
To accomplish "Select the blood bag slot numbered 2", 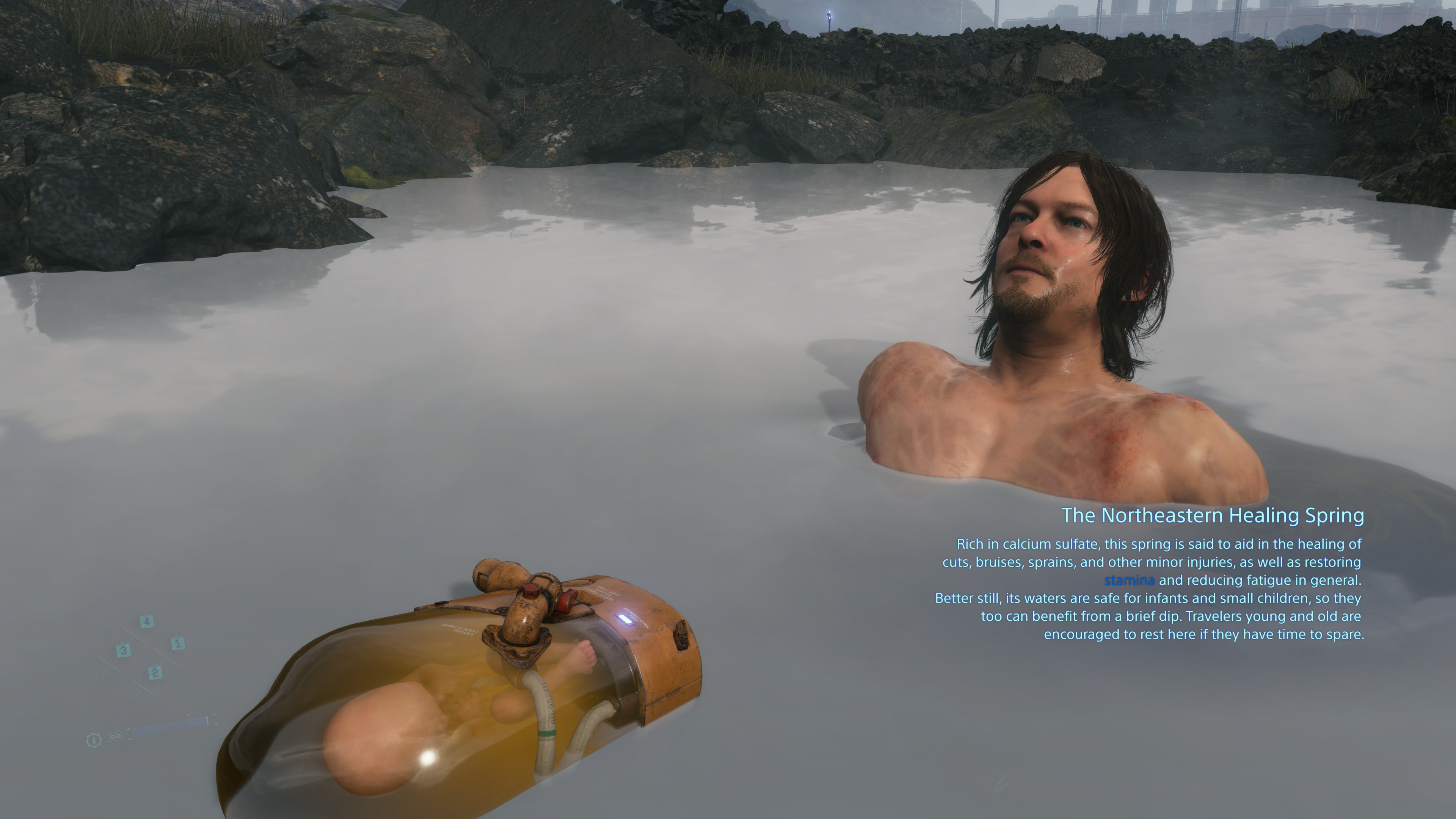I will click(155, 673).
